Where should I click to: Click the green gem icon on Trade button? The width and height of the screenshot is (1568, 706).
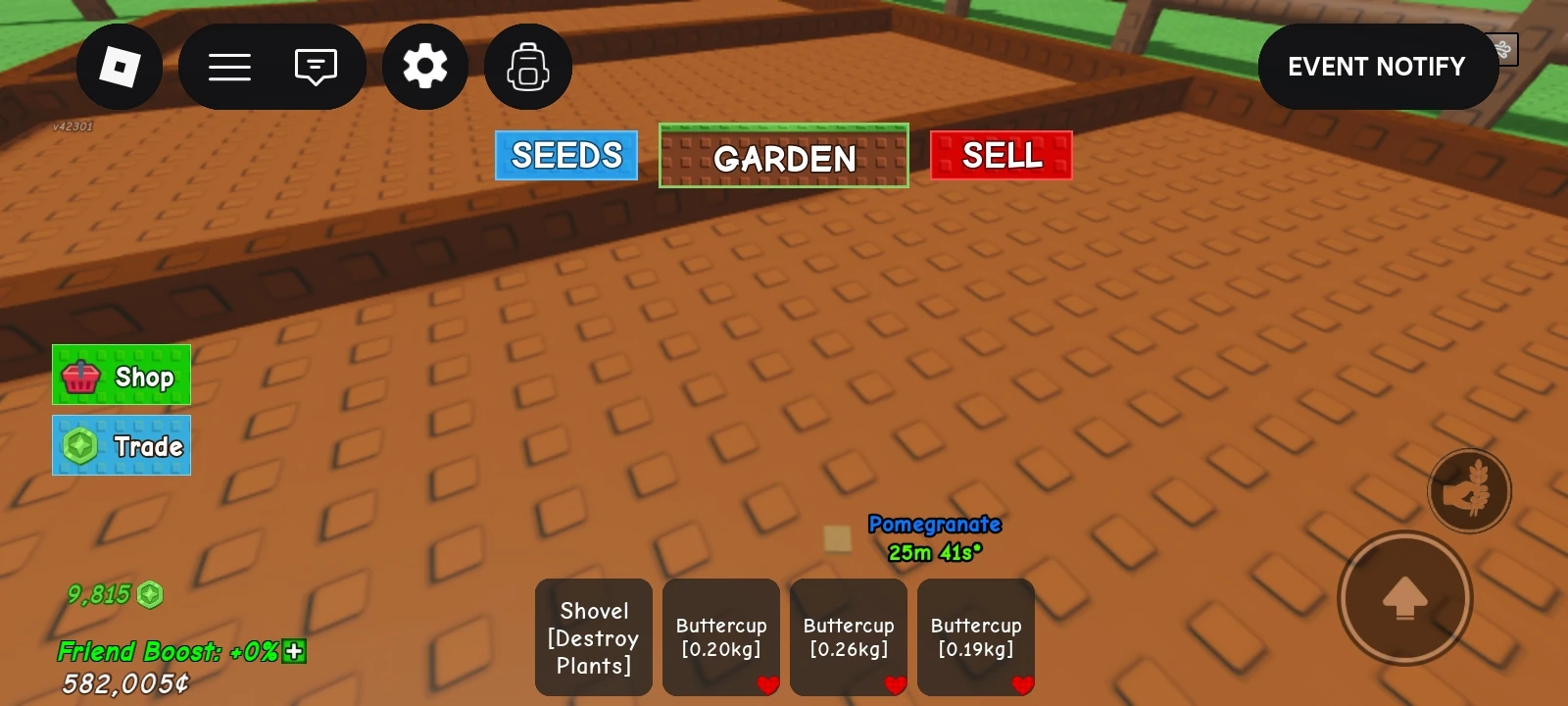[83, 444]
